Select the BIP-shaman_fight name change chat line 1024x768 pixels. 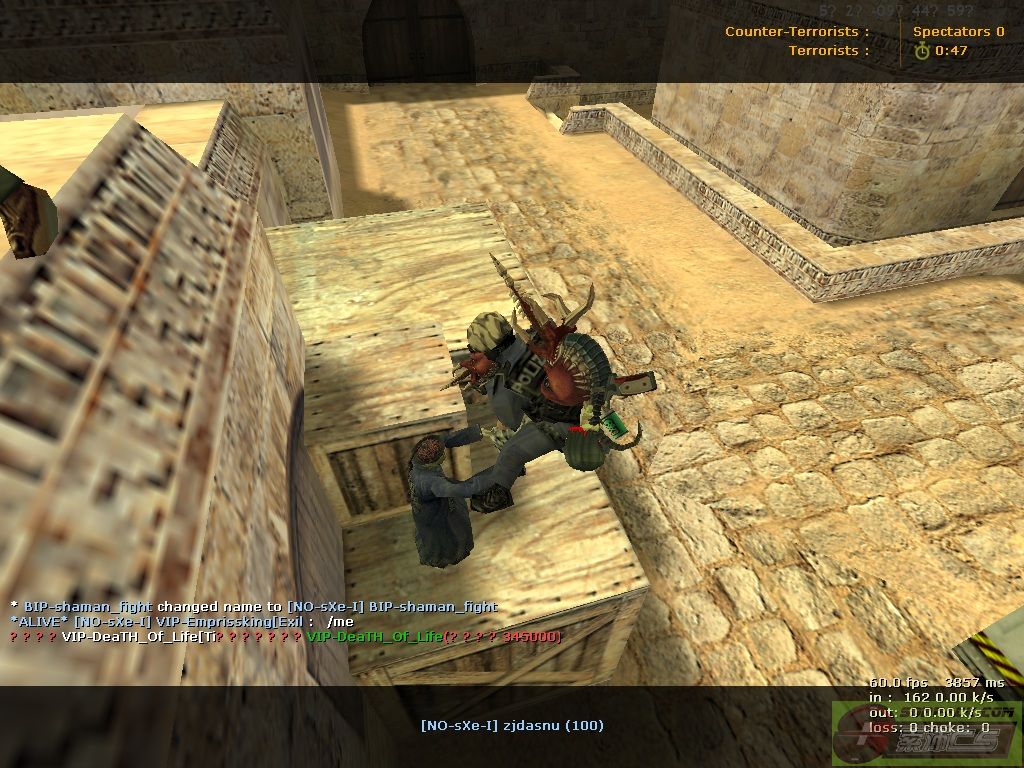(254, 606)
